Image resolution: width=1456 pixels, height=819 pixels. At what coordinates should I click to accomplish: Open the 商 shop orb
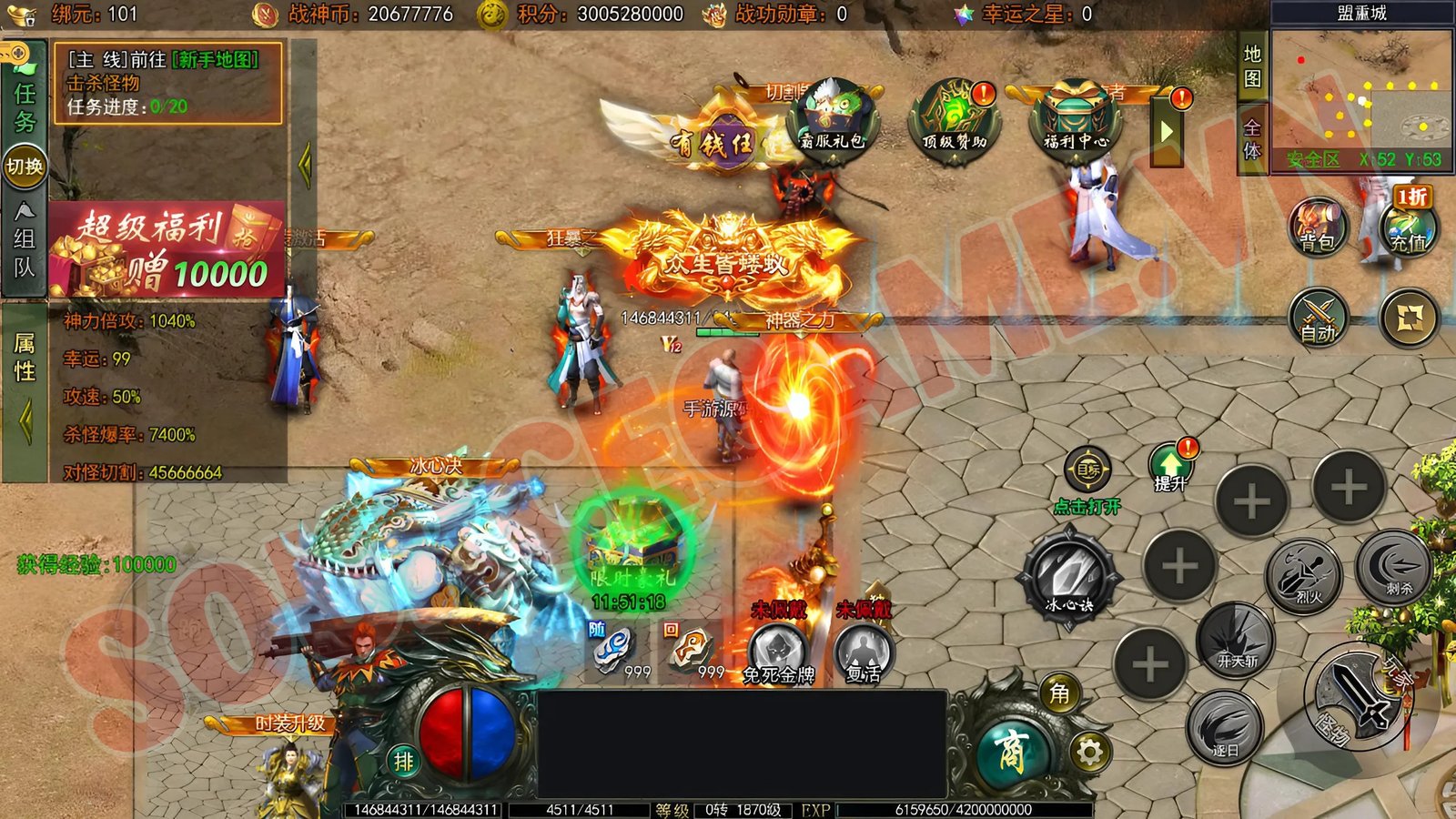tap(1012, 752)
